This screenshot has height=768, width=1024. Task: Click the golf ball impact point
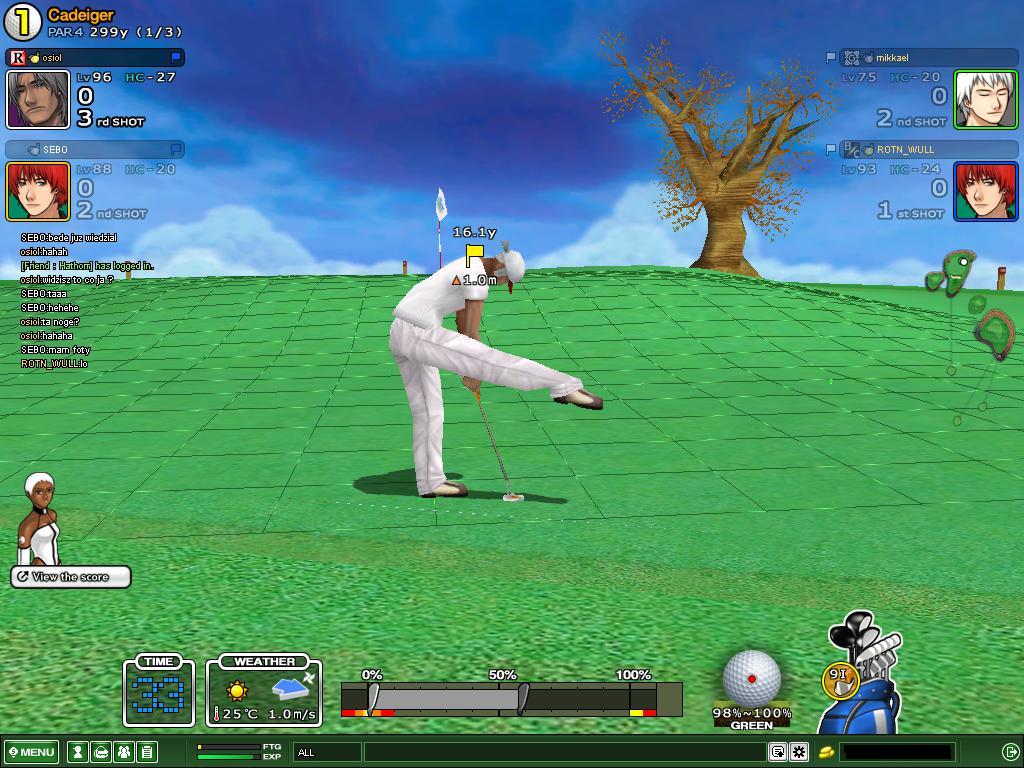(752, 678)
